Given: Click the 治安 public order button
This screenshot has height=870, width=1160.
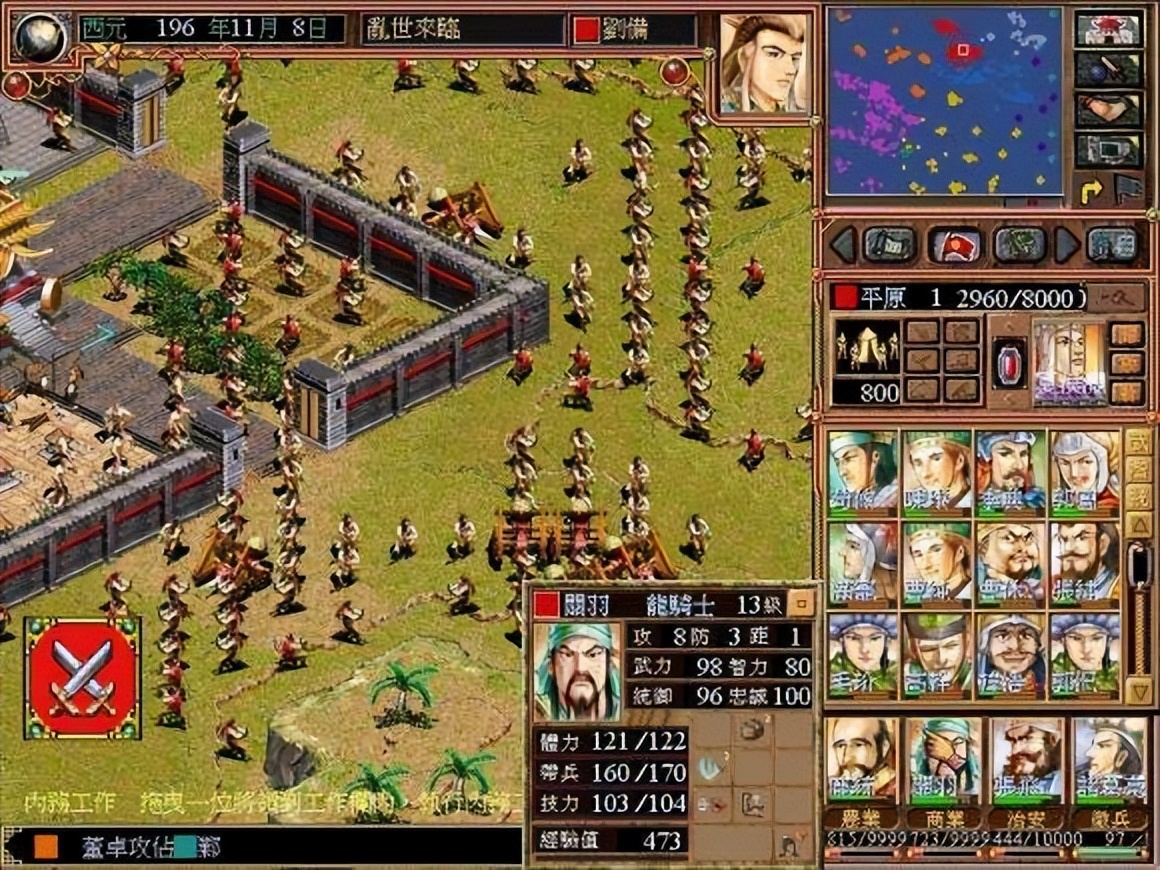Looking at the screenshot, I should 1025,819.
